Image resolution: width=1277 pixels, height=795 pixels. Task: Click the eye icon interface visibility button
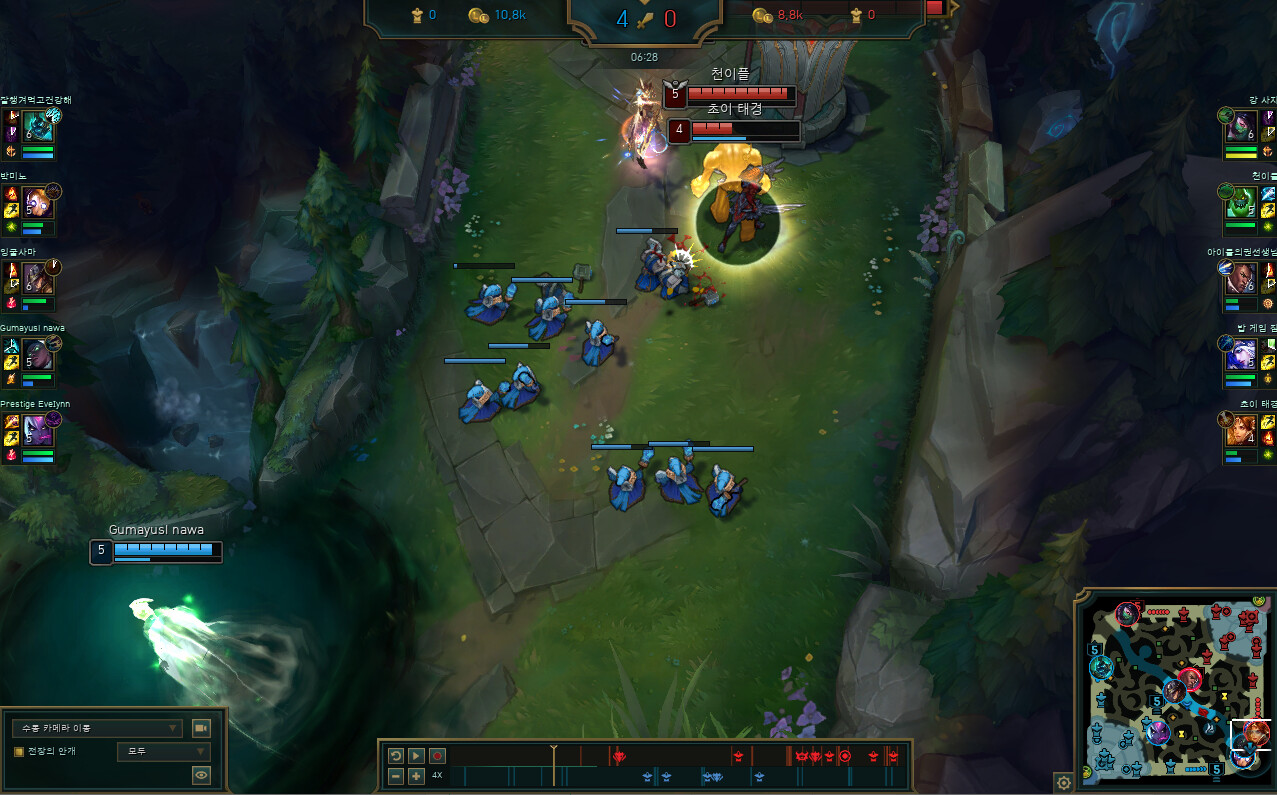click(201, 774)
